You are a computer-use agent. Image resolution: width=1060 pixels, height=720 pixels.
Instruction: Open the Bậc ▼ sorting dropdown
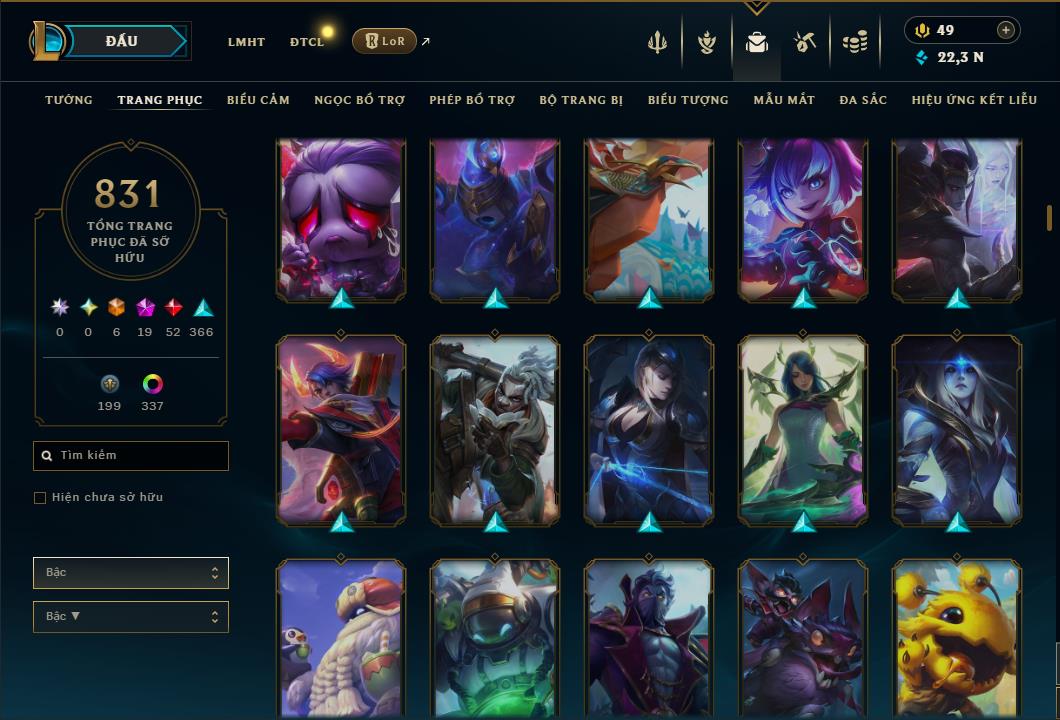[131, 617]
